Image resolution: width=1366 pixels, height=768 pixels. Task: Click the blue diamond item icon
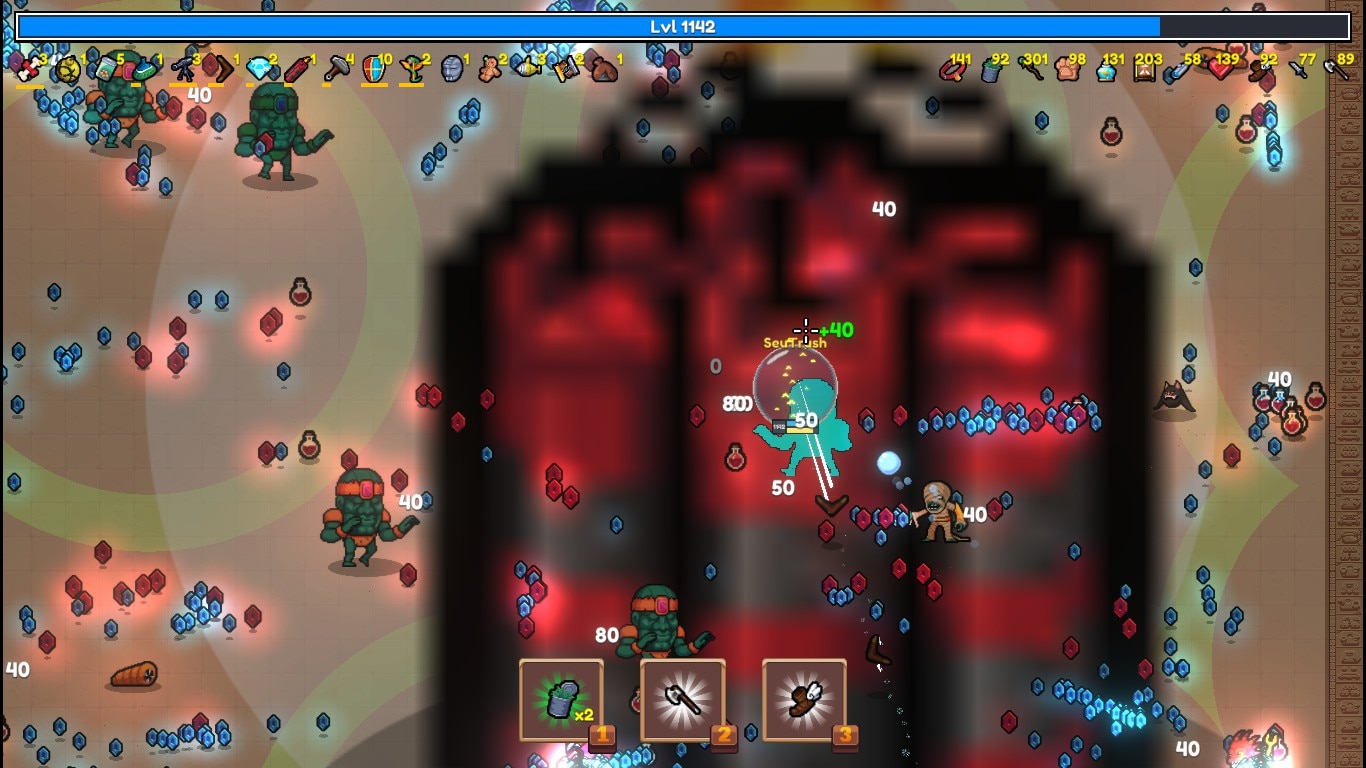259,68
